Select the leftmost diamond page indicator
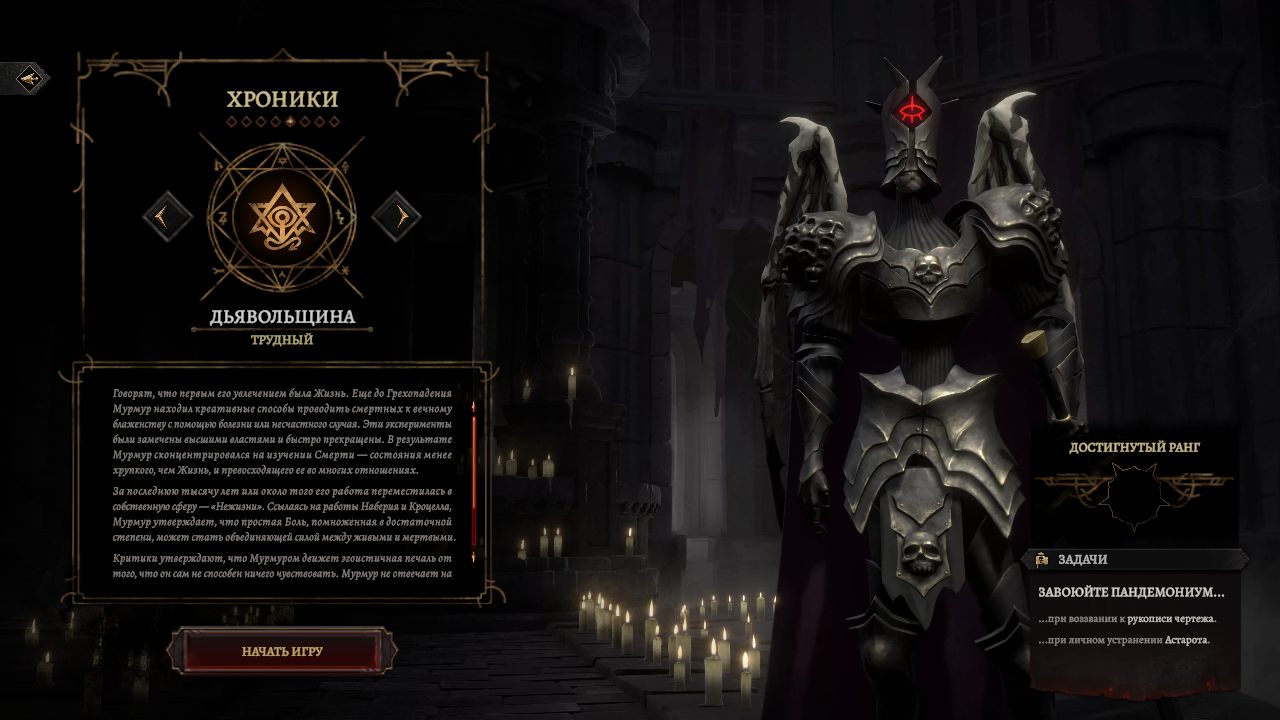1280x720 pixels. tap(232, 122)
